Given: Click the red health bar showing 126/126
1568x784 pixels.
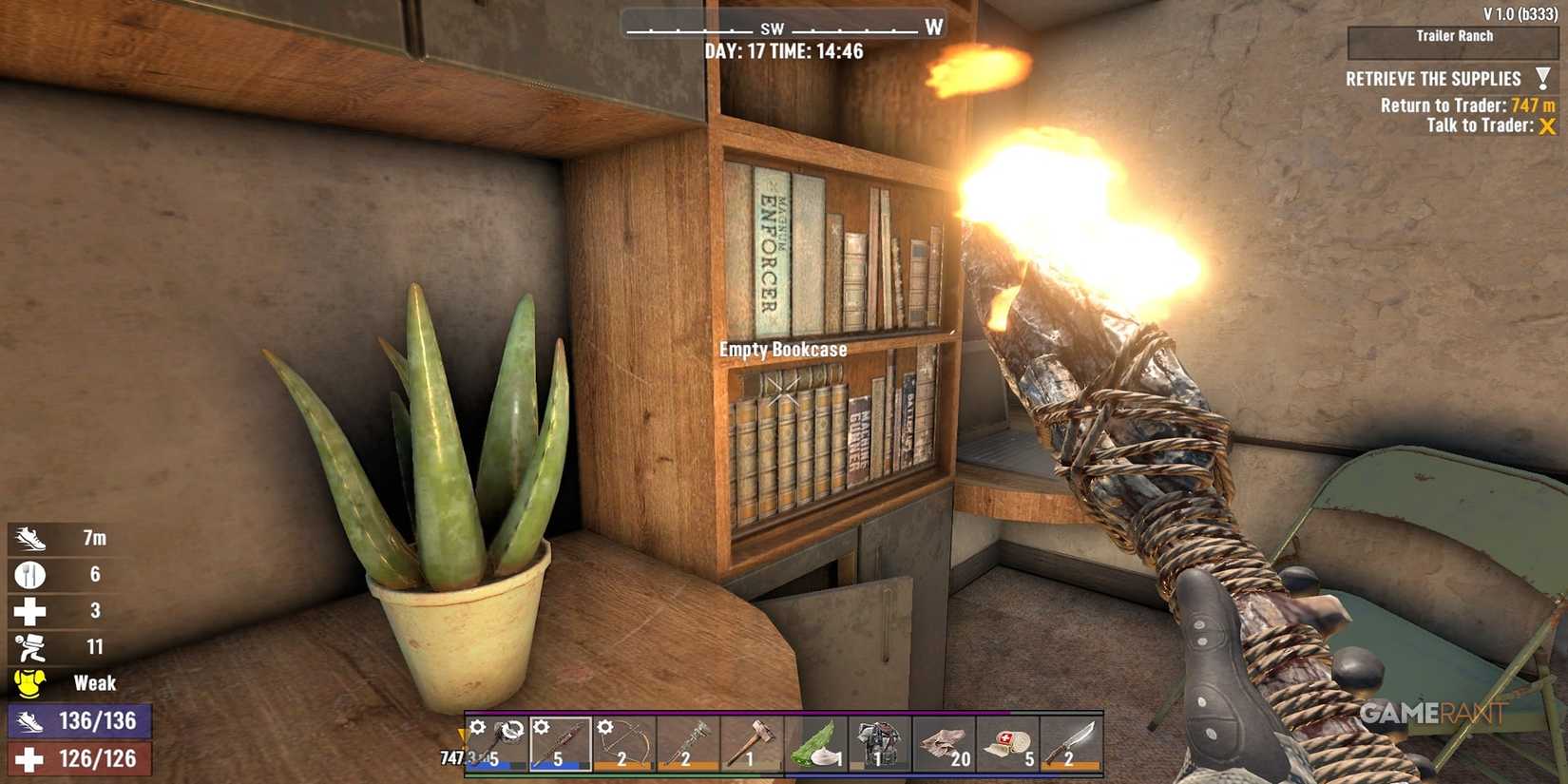Looking at the screenshot, I should coord(81,757).
